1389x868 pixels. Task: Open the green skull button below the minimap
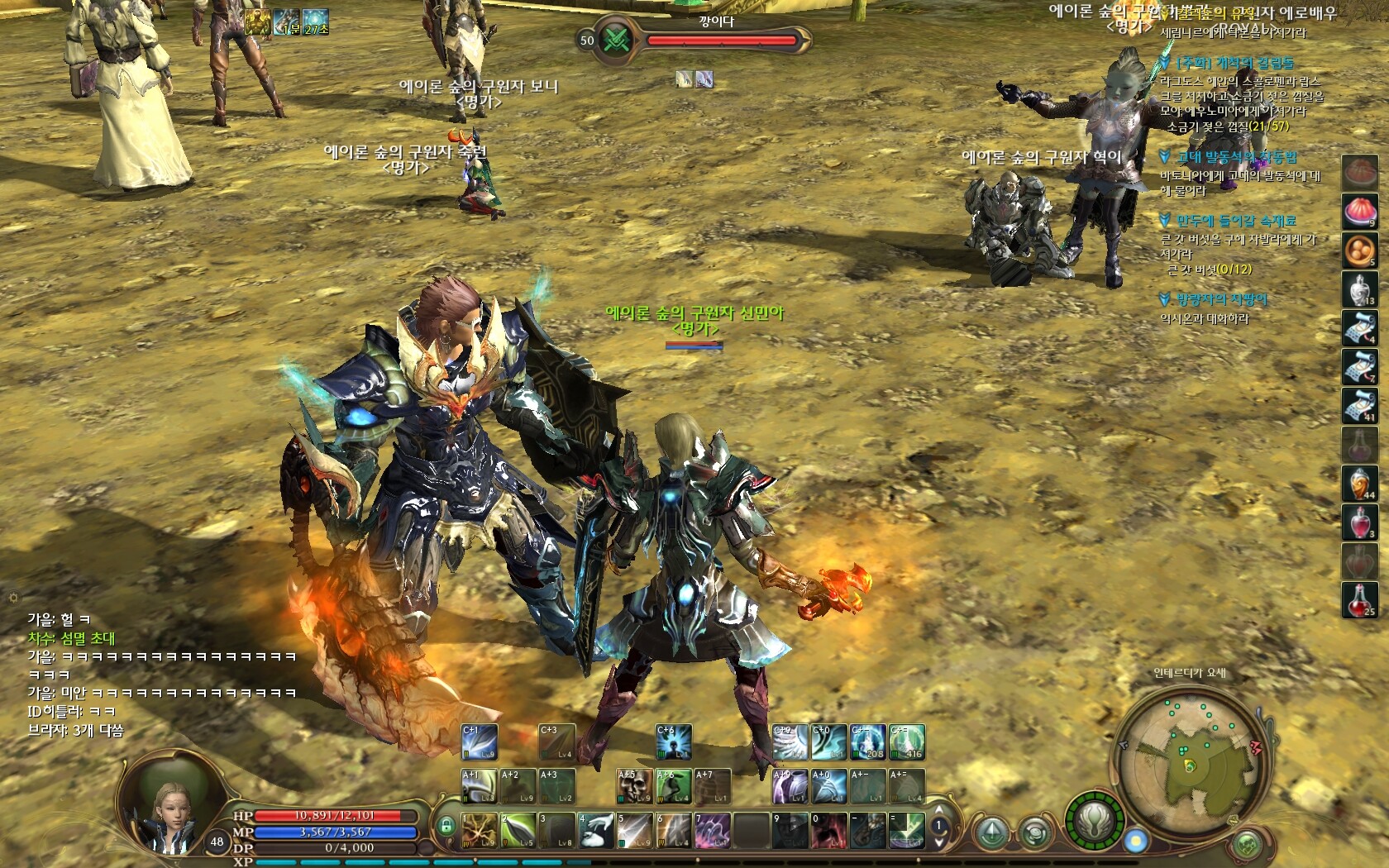click(x=1247, y=844)
